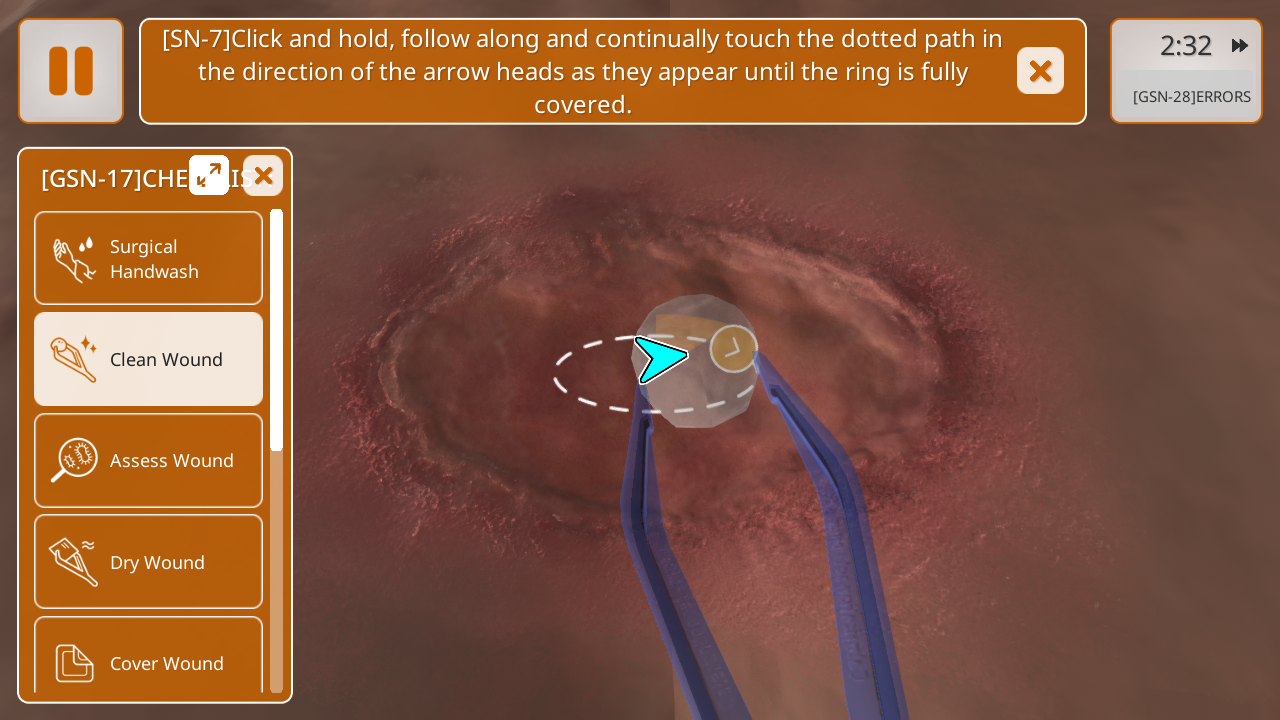
Task: Close the checklist panel
Action: point(263,176)
